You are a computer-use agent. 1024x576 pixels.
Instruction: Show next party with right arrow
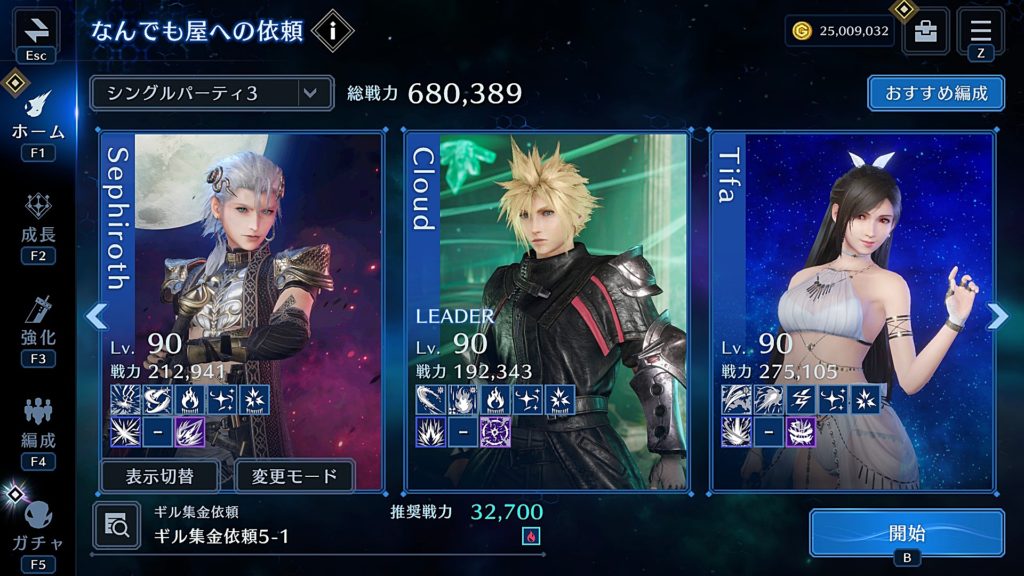tap(997, 316)
